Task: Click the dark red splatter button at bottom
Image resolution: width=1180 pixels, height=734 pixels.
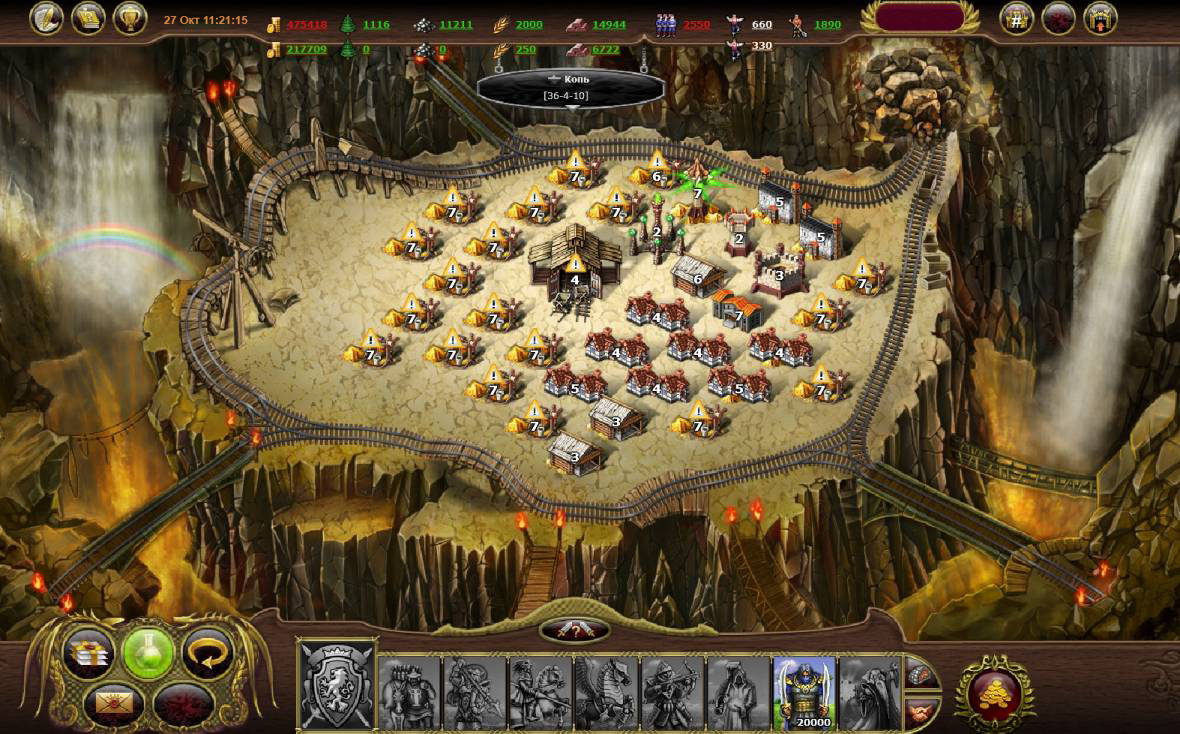Action: [181, 702]
